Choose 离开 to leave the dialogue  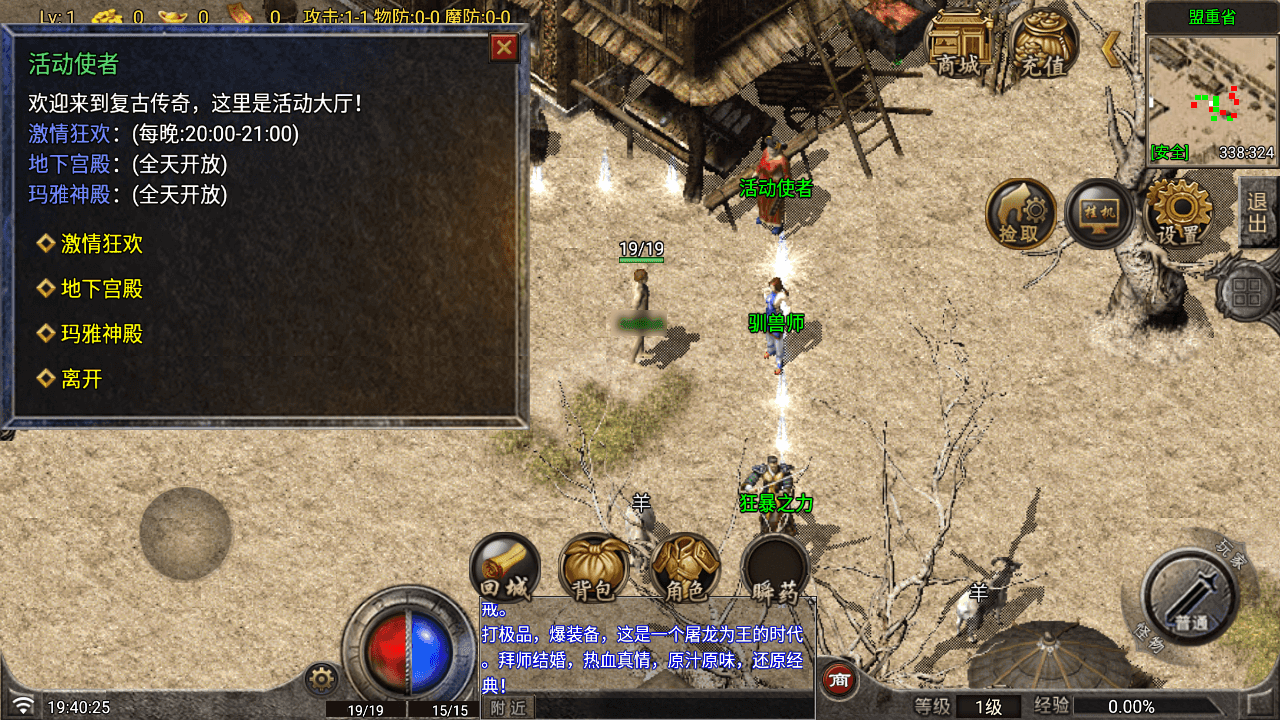point(81,379)
